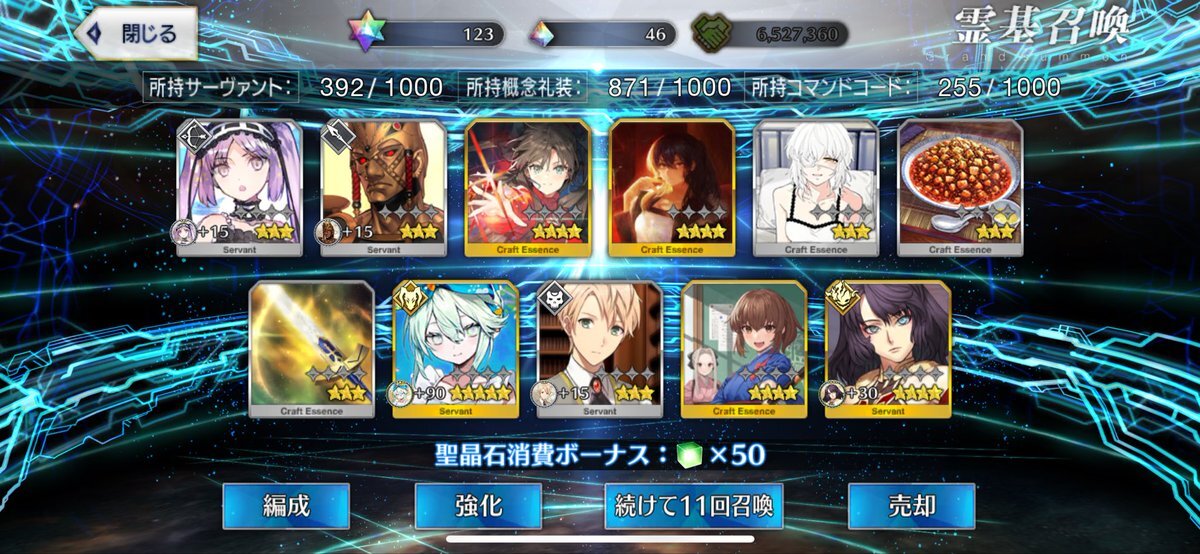This screenshot has width=1200, height=554.
Task: Inspect the dark-haired woman red craft essence
Action: 672,188
